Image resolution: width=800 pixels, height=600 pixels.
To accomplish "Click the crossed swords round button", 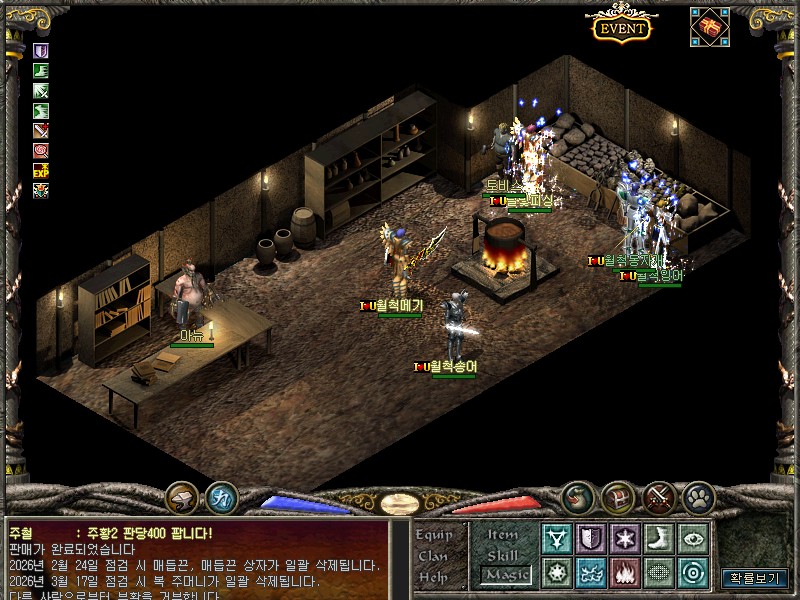I will [x=659, y=496].
